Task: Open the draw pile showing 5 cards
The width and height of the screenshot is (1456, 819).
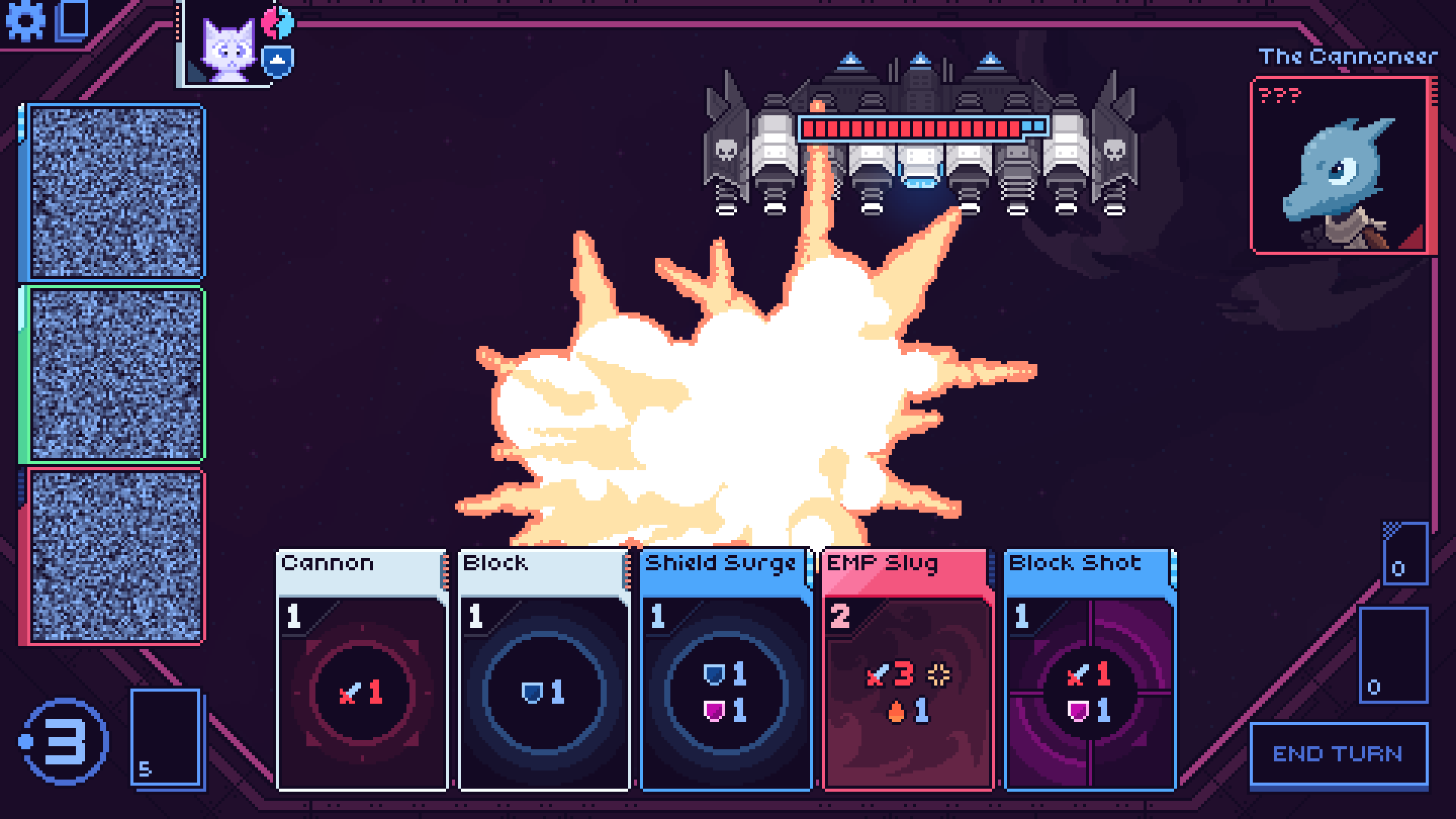Action: coord(165,737)
